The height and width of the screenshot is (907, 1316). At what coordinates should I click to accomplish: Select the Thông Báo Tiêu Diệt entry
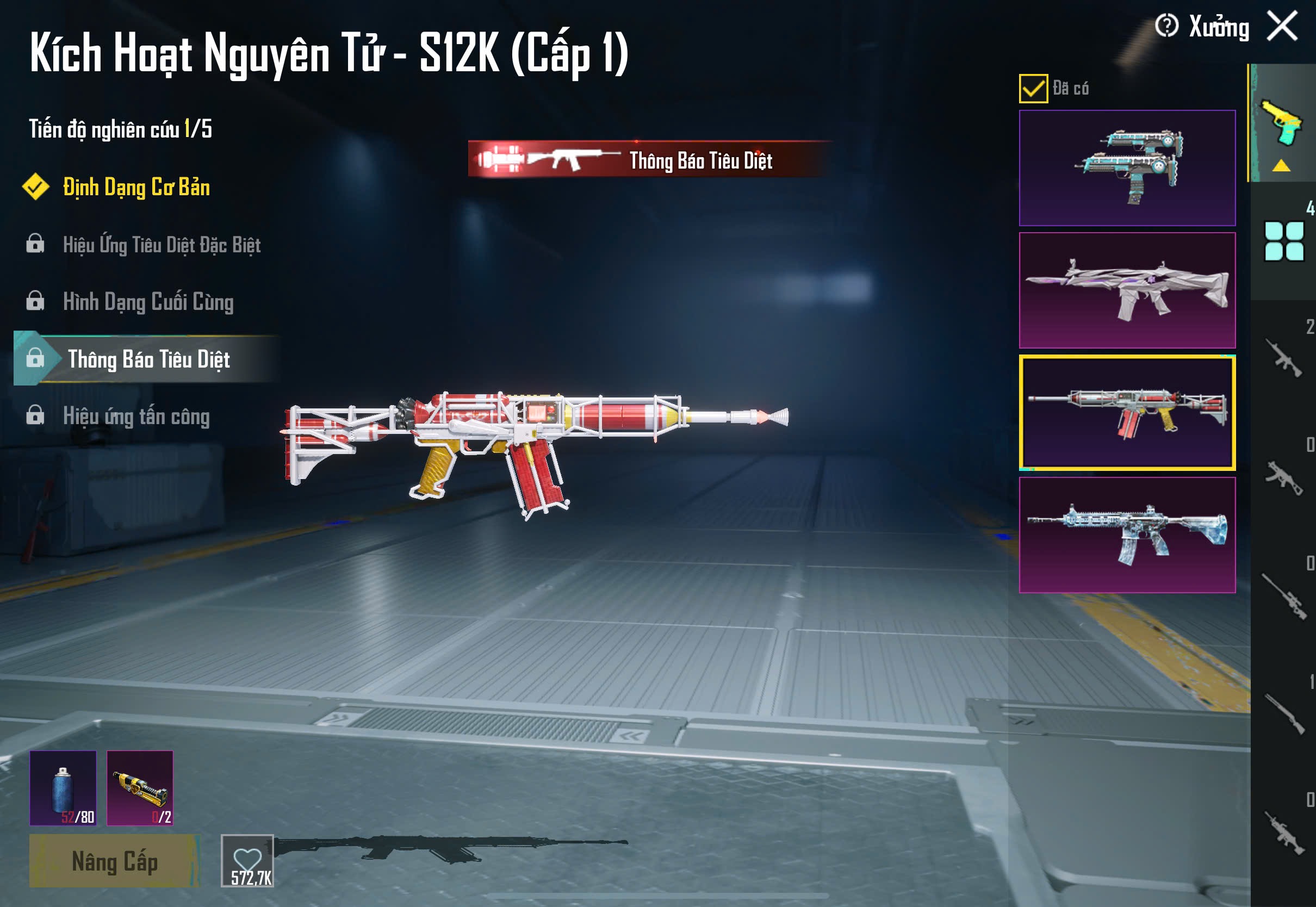pos(148,359)
